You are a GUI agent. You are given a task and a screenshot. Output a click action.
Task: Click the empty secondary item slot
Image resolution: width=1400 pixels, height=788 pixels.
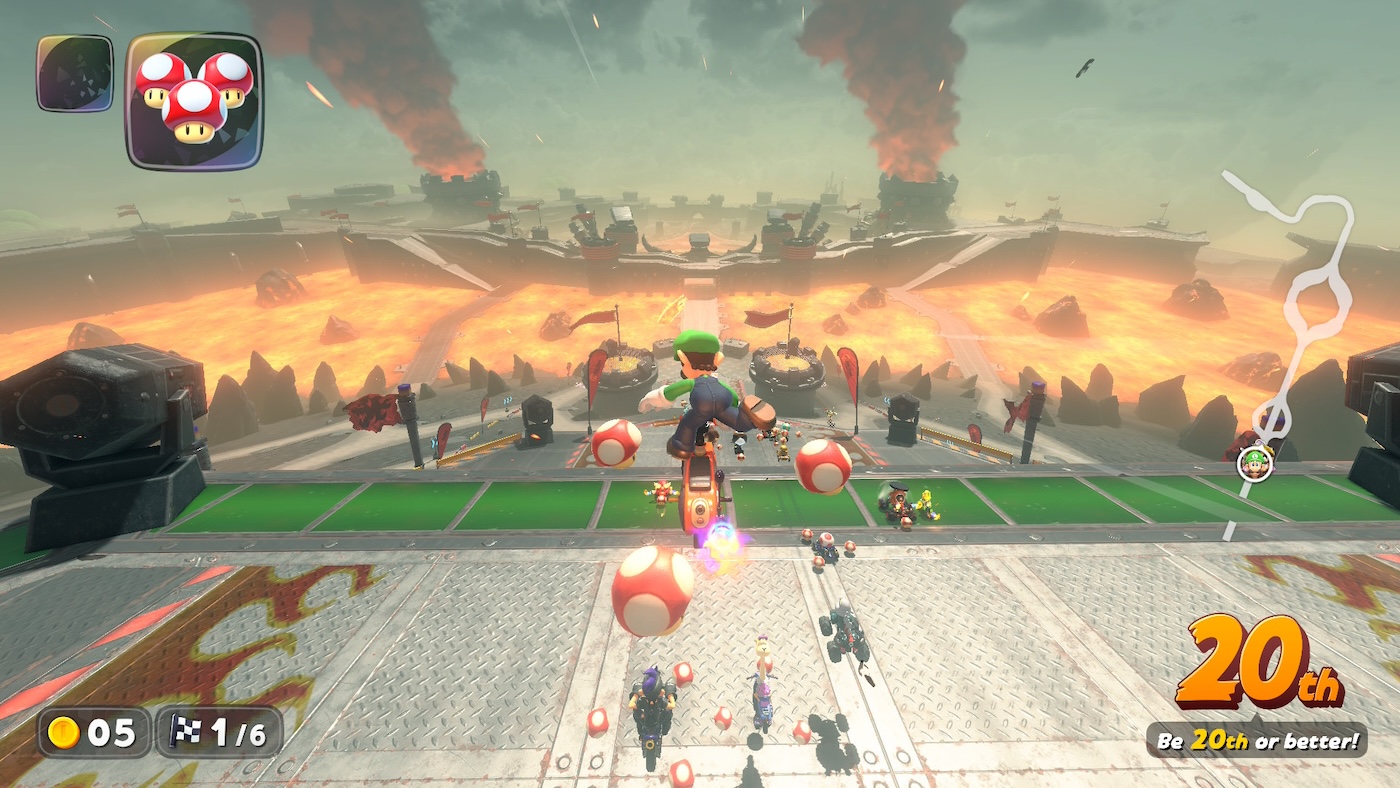(75, 73)
